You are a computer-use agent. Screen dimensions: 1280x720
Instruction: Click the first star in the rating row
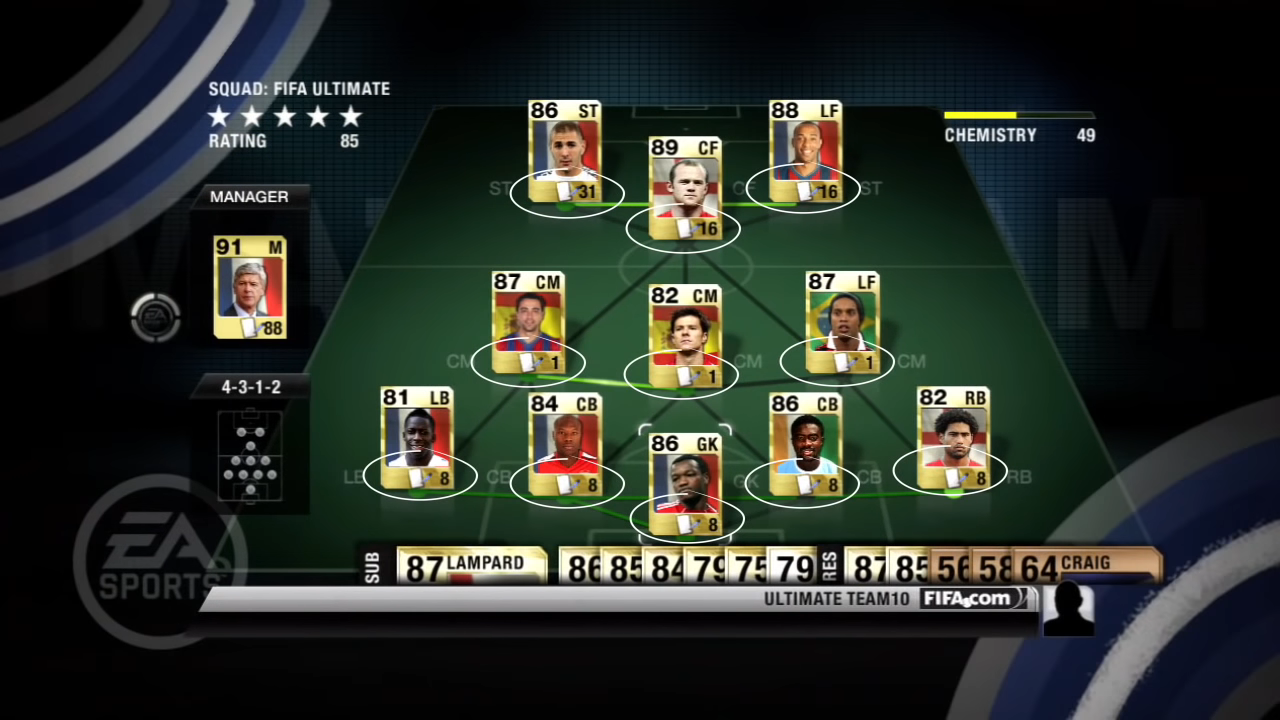[x=219, y=117]
